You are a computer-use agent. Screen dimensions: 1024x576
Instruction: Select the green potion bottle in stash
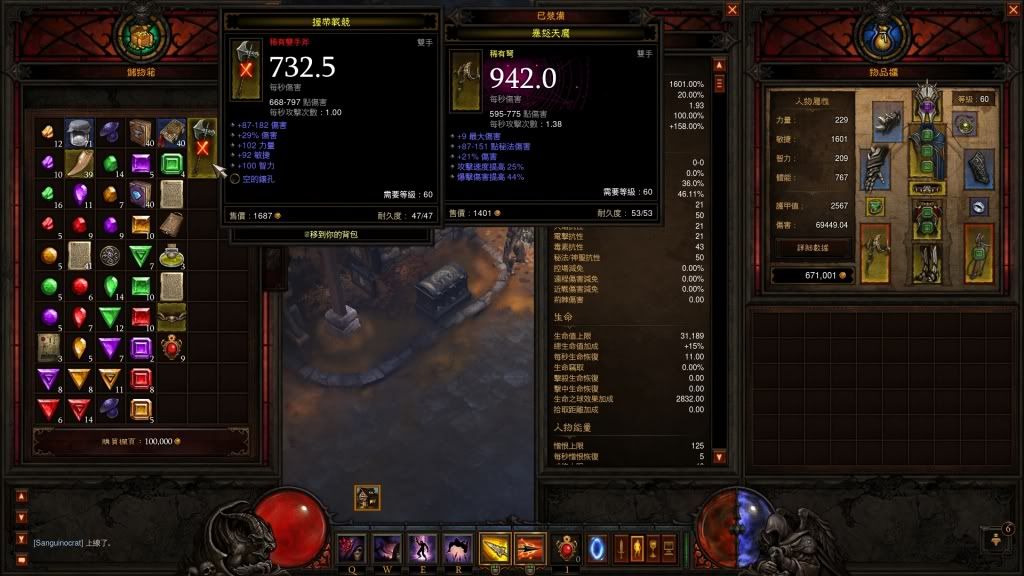click(173, 256)
